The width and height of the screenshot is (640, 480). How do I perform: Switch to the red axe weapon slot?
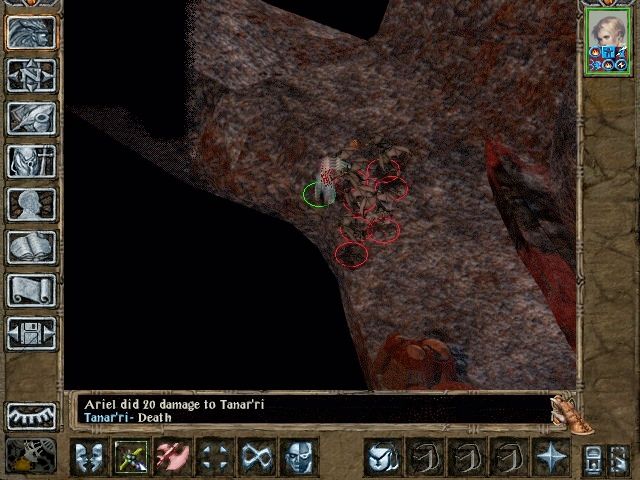173,457
